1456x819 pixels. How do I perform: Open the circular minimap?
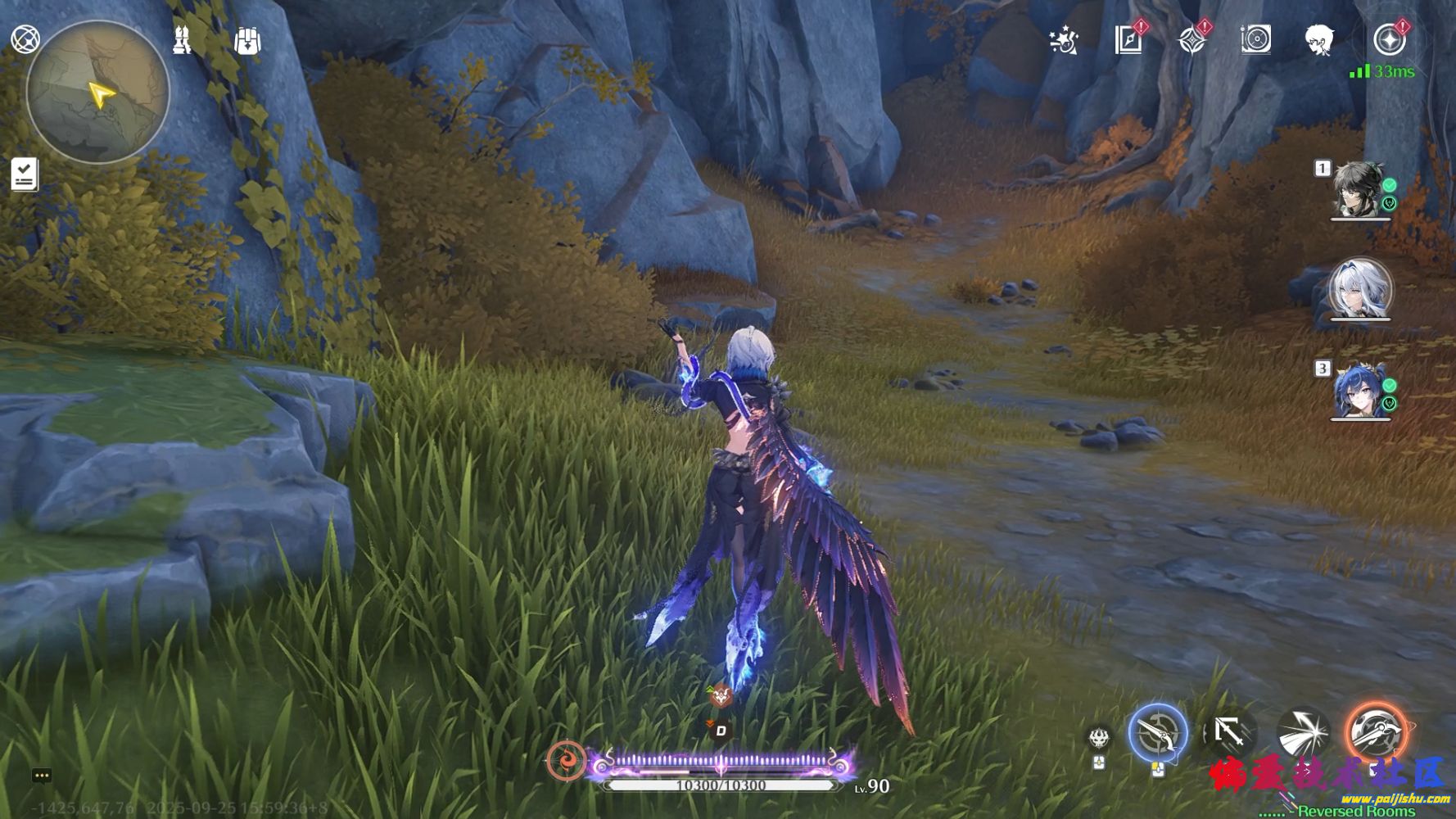[x=98, y=93]
